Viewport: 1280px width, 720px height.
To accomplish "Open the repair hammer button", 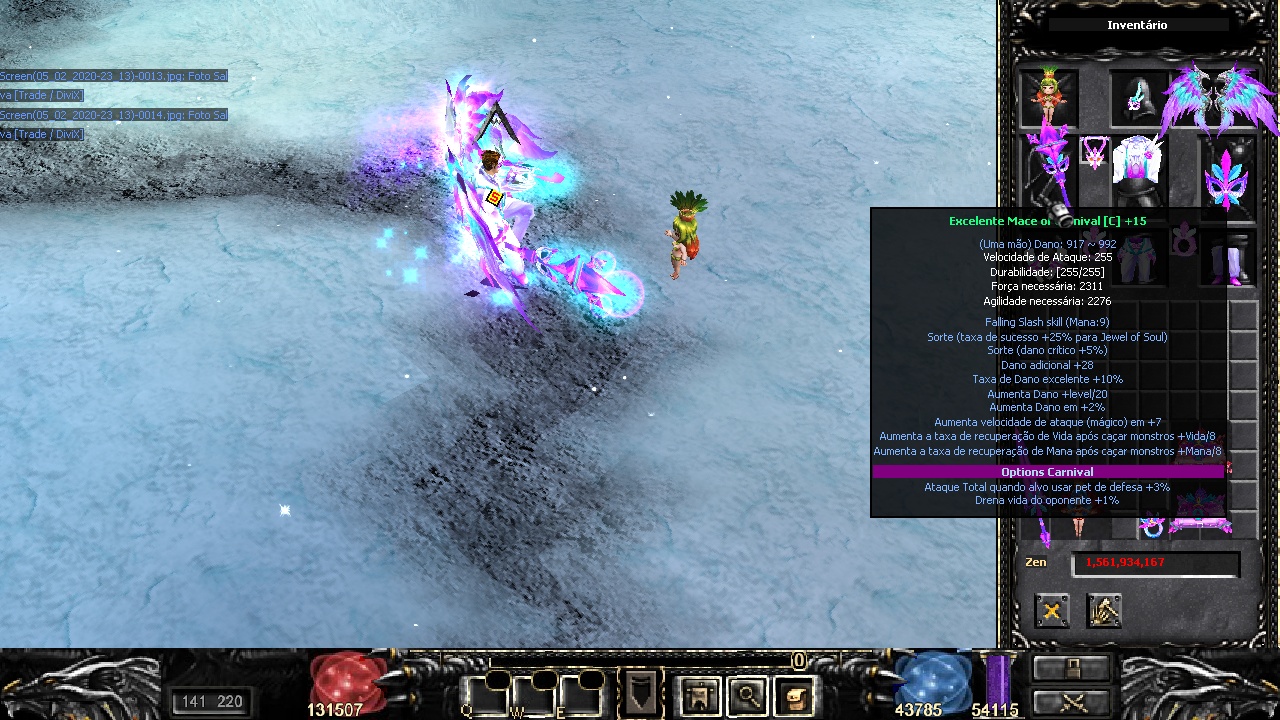I will [x=1104, y=610].
